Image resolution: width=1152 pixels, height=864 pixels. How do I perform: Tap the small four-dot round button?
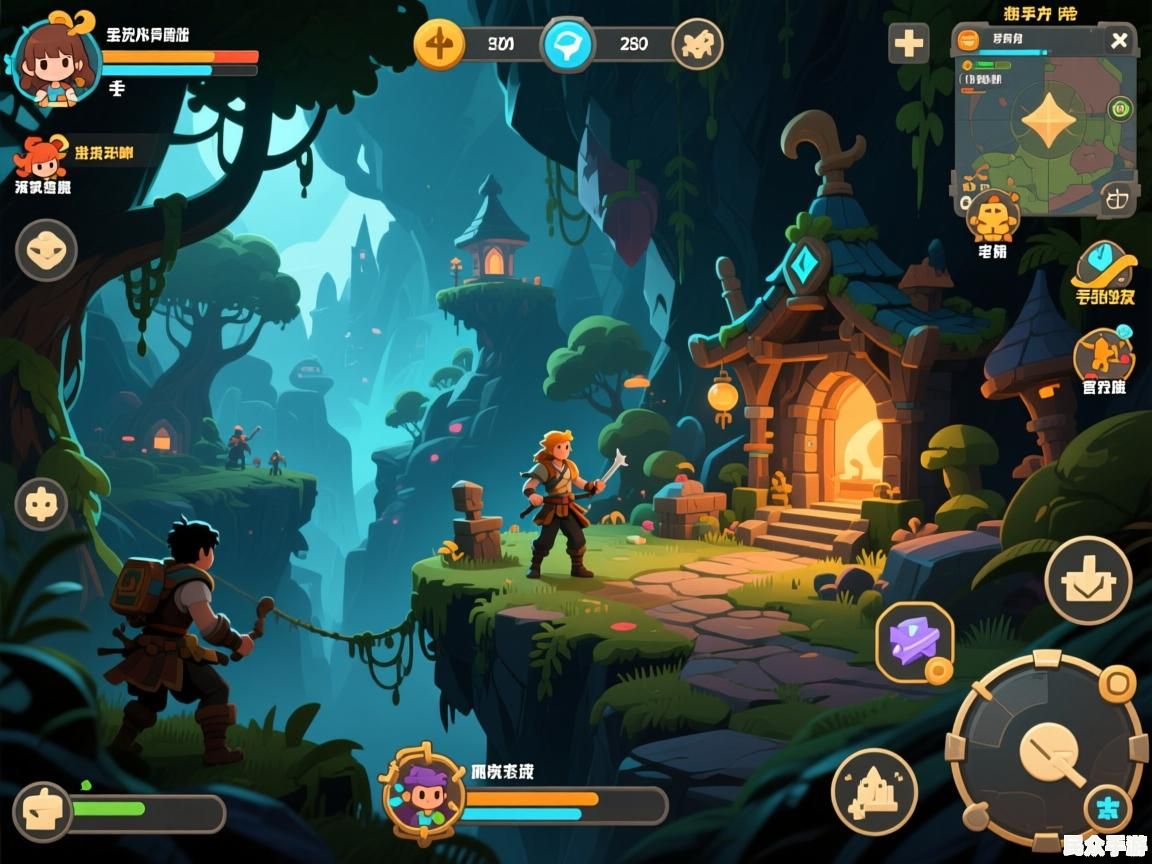tap(41, 504)
